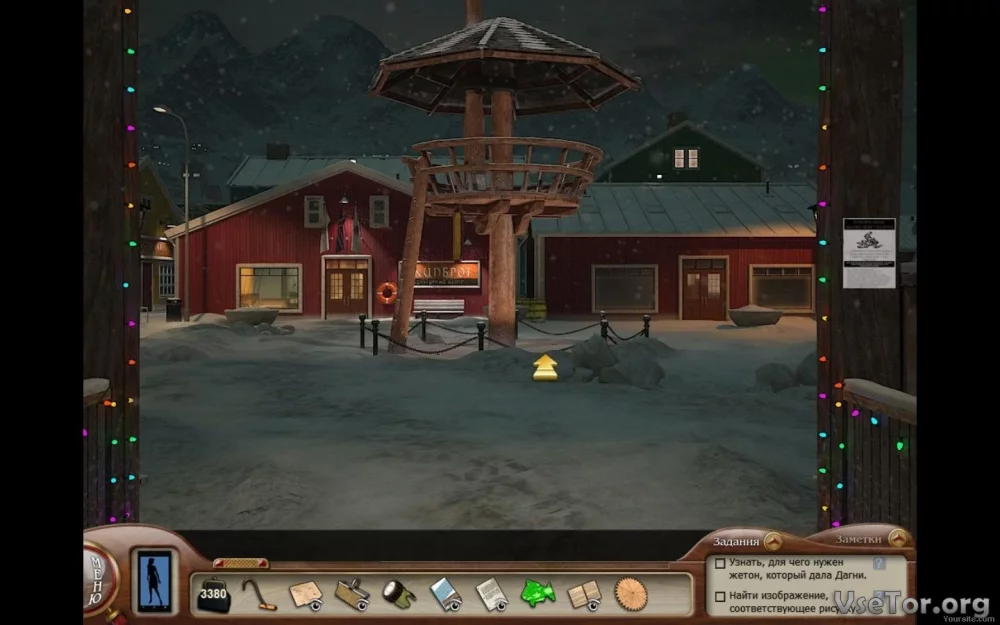The height and width of the screenshot is (625, 1000).
Task: Open the phone with the silhouette screen
Action: tap(154, 580)
